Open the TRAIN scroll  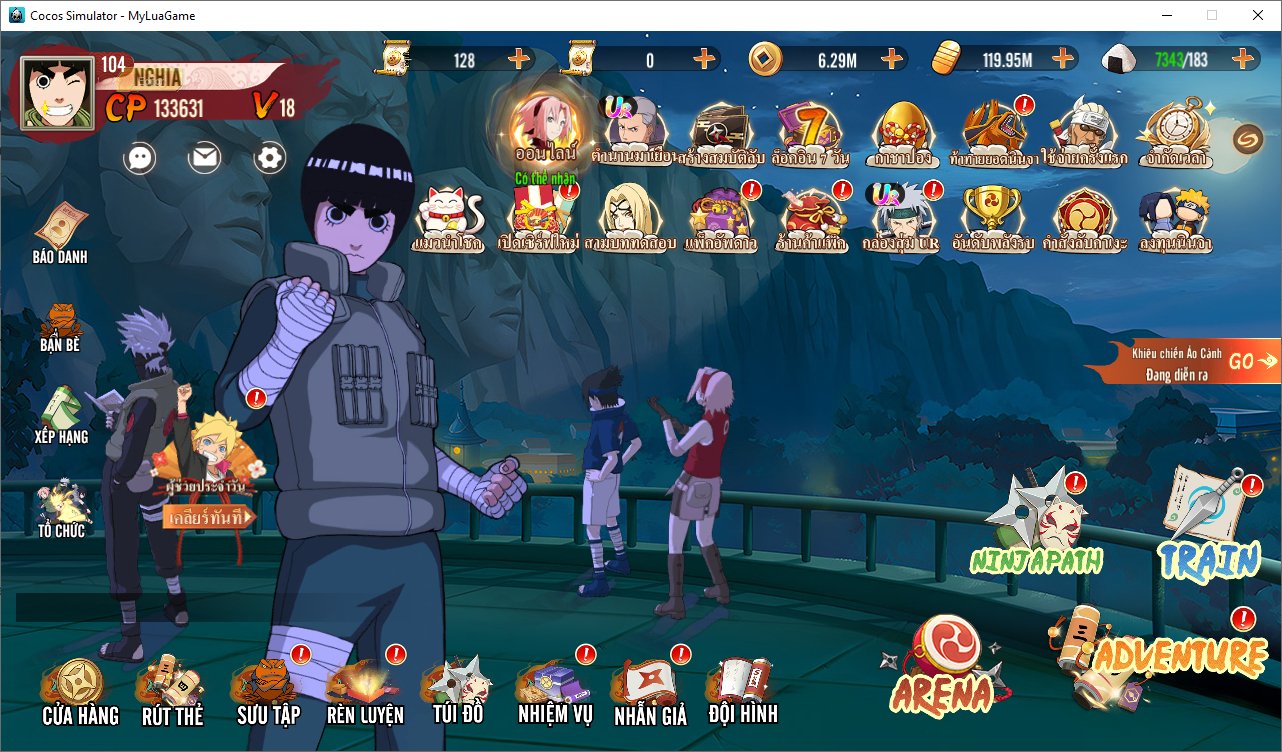[x=1208, y=525]
